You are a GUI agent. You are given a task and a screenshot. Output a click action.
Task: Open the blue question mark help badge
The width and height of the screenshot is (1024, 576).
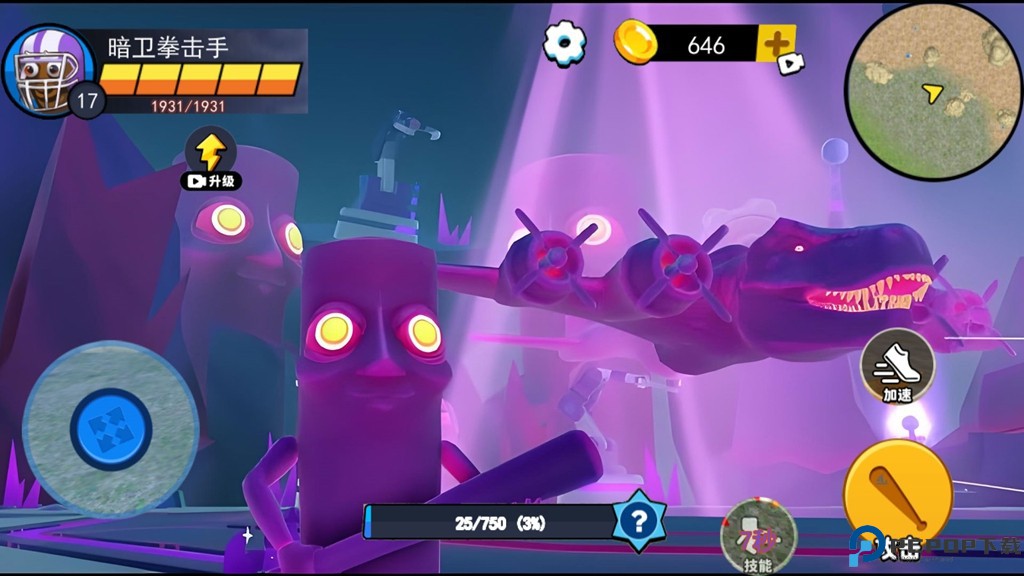coord(640,520)
